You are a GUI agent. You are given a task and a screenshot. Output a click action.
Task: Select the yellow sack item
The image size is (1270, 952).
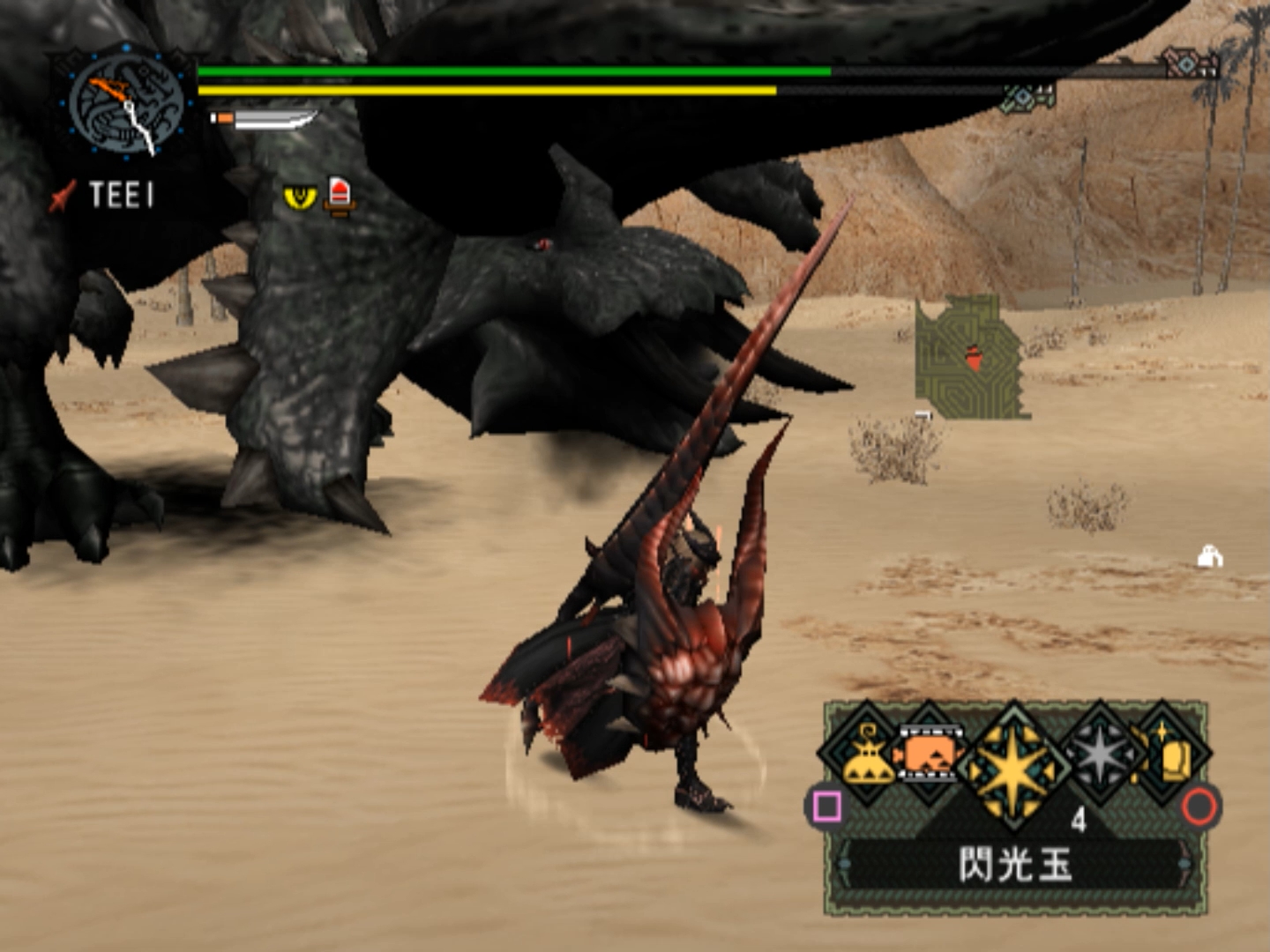(x=864, y=758)
